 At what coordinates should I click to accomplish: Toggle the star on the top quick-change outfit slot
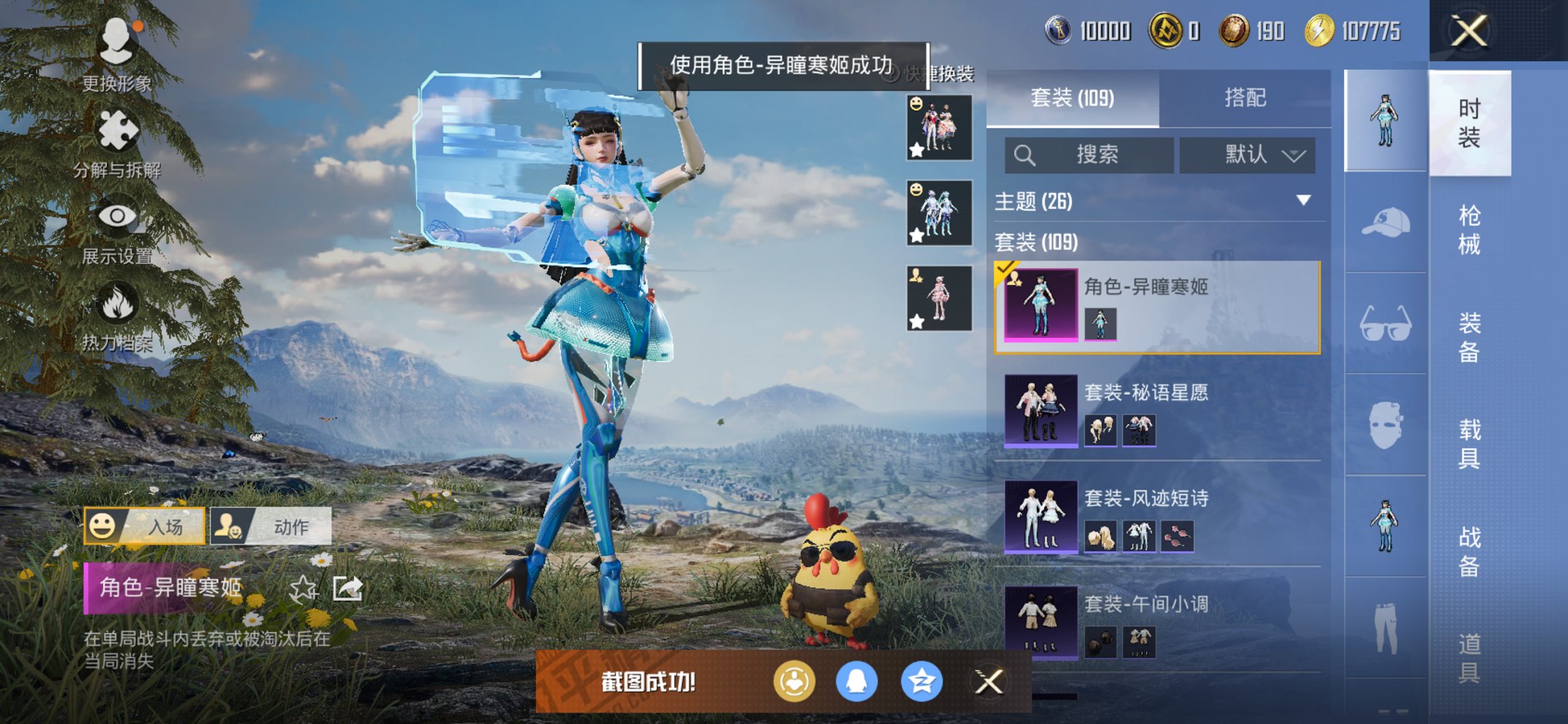pyautogui.click(x=917, y=151)
